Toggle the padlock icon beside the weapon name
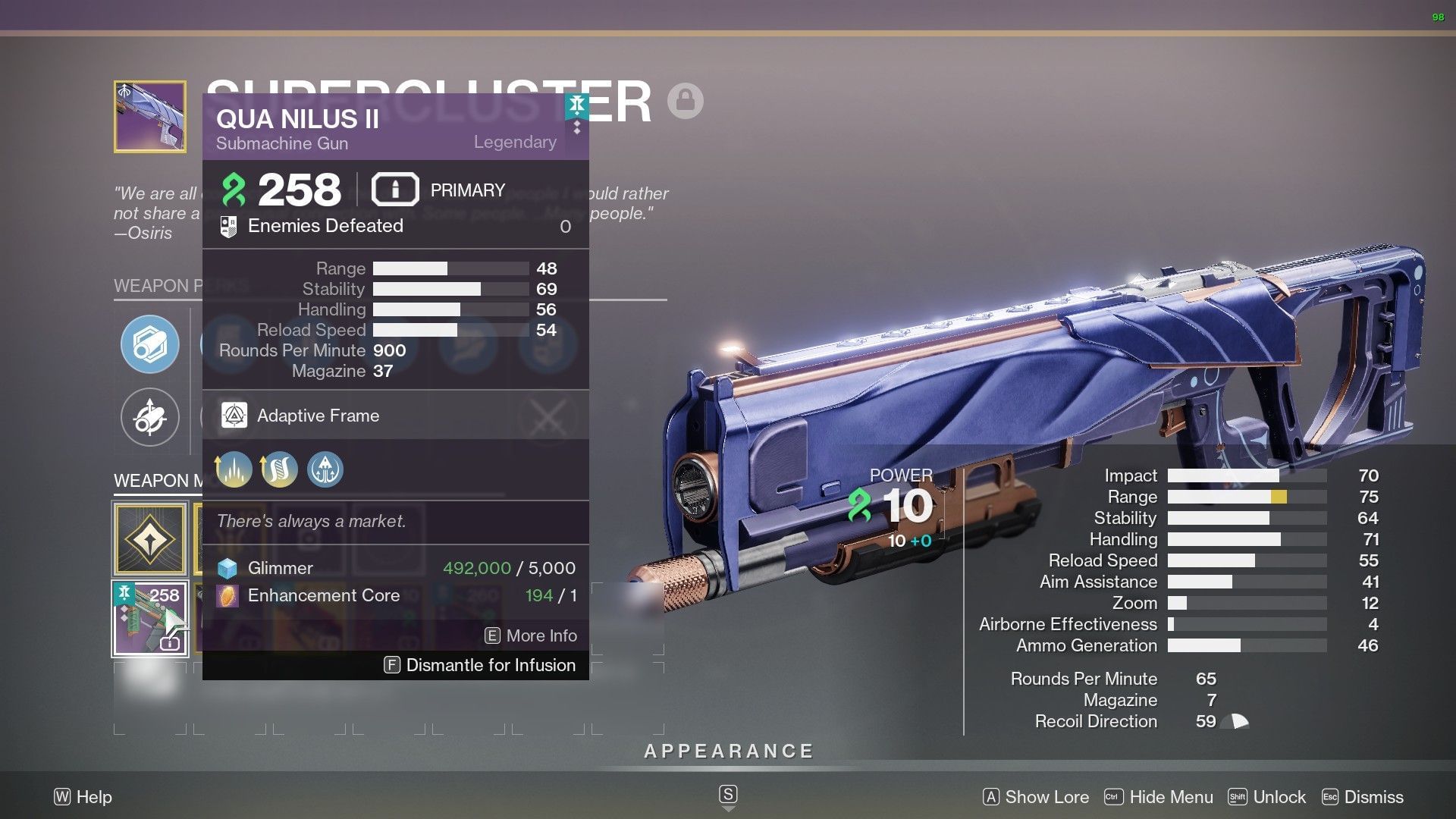 [686, 101]
